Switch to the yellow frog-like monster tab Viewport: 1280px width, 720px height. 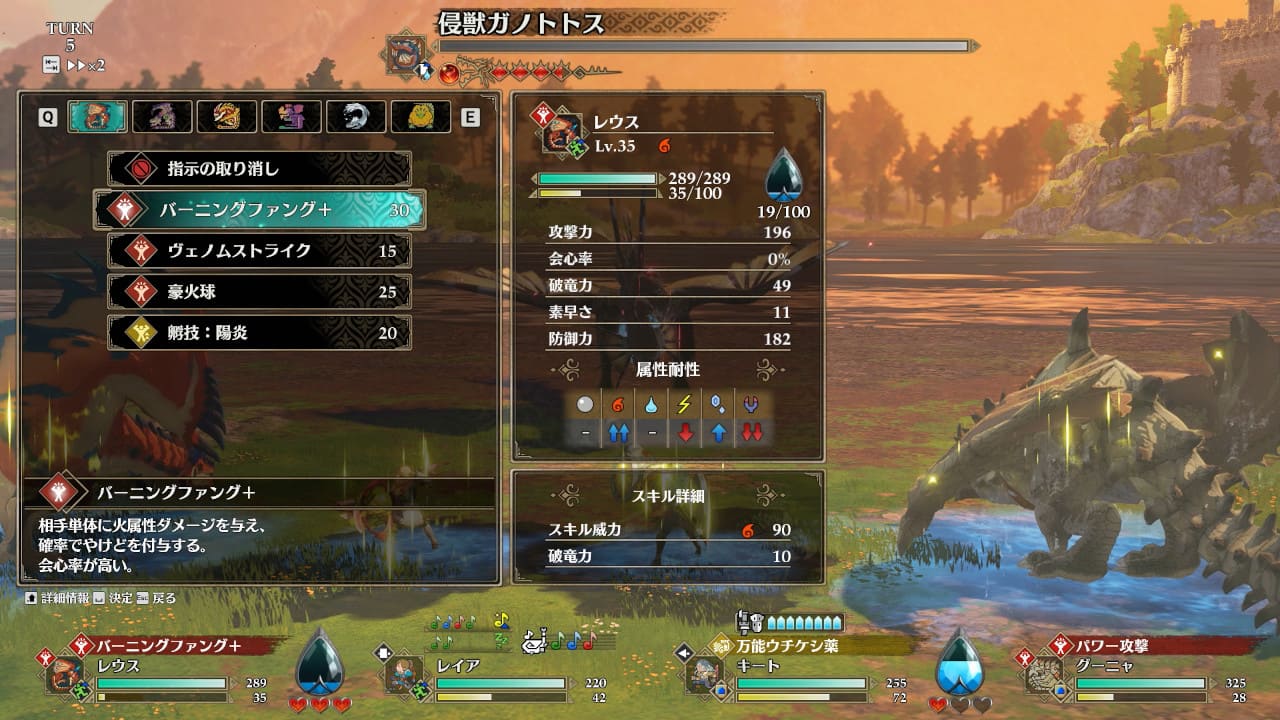point(420,117)
